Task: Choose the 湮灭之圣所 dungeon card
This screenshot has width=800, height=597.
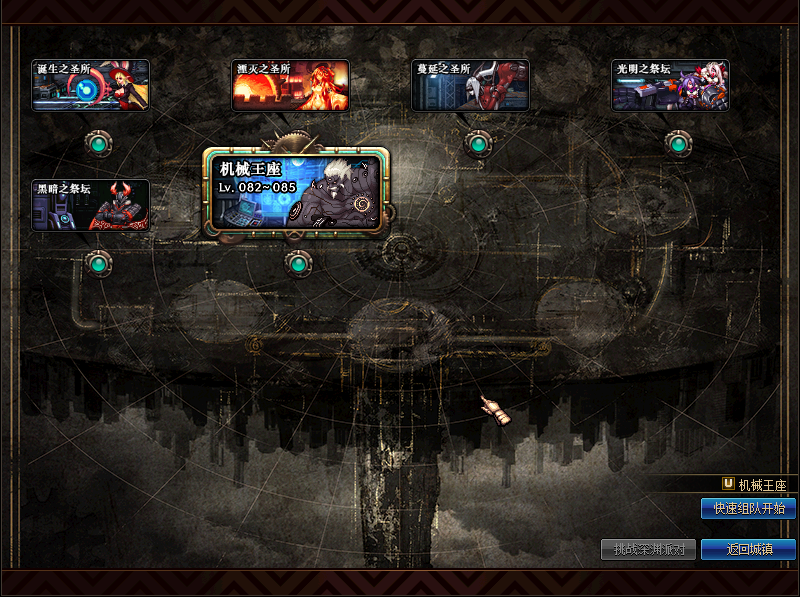Action: pyautogui.click(x=291, y=86)
